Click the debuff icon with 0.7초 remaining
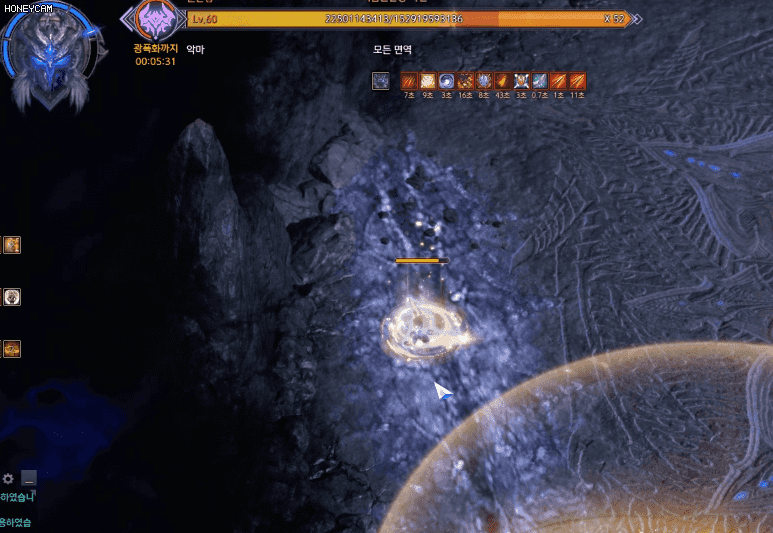Screen dimensions: 773x533 (540, 81)
